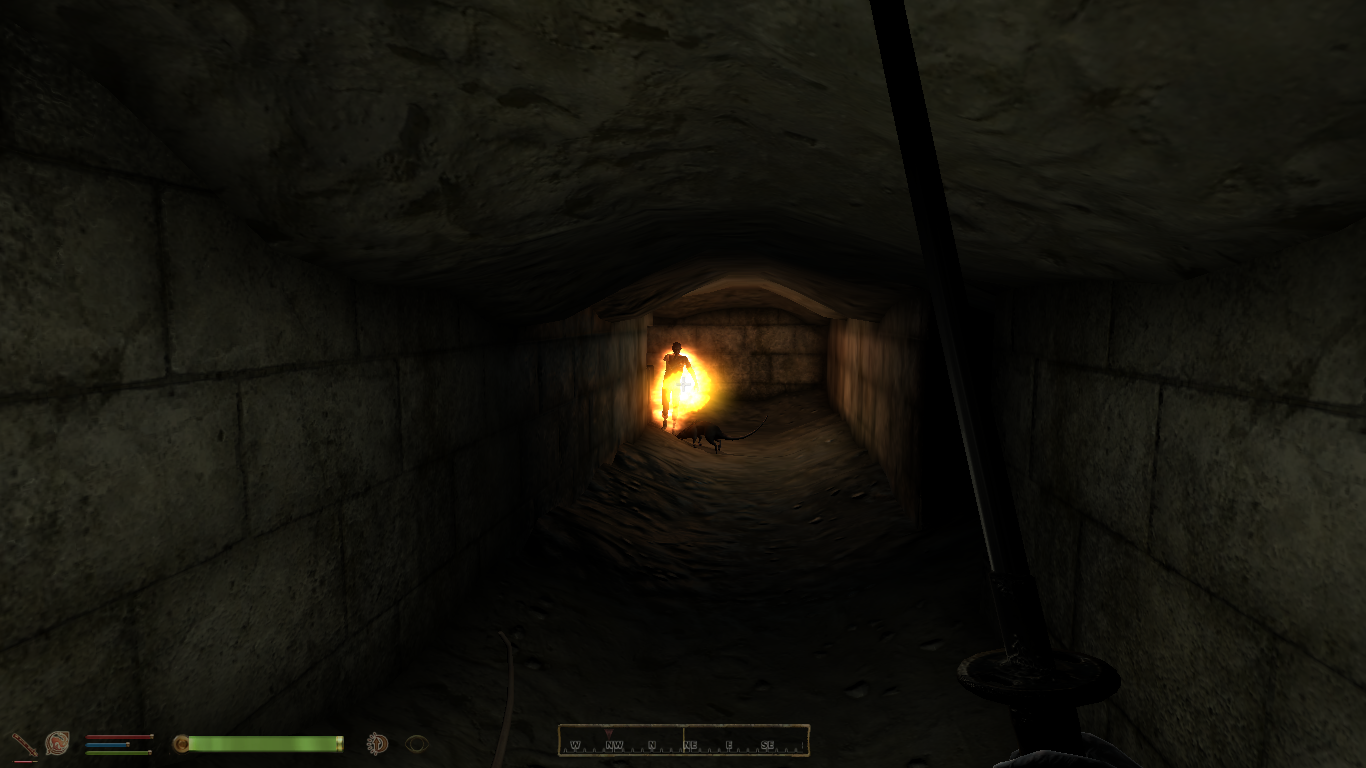Click the active magic effect icon
The height and width of the screenshot is (768, 1366).
pyautogui.click(x=377, y=743)
